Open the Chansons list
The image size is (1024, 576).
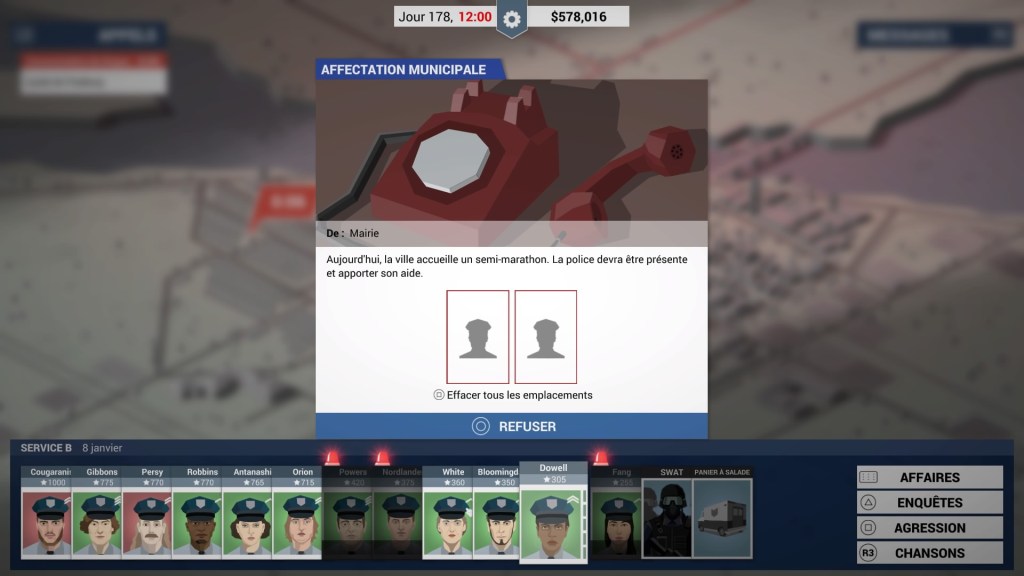pyautogui.click(x=929, y=552)
